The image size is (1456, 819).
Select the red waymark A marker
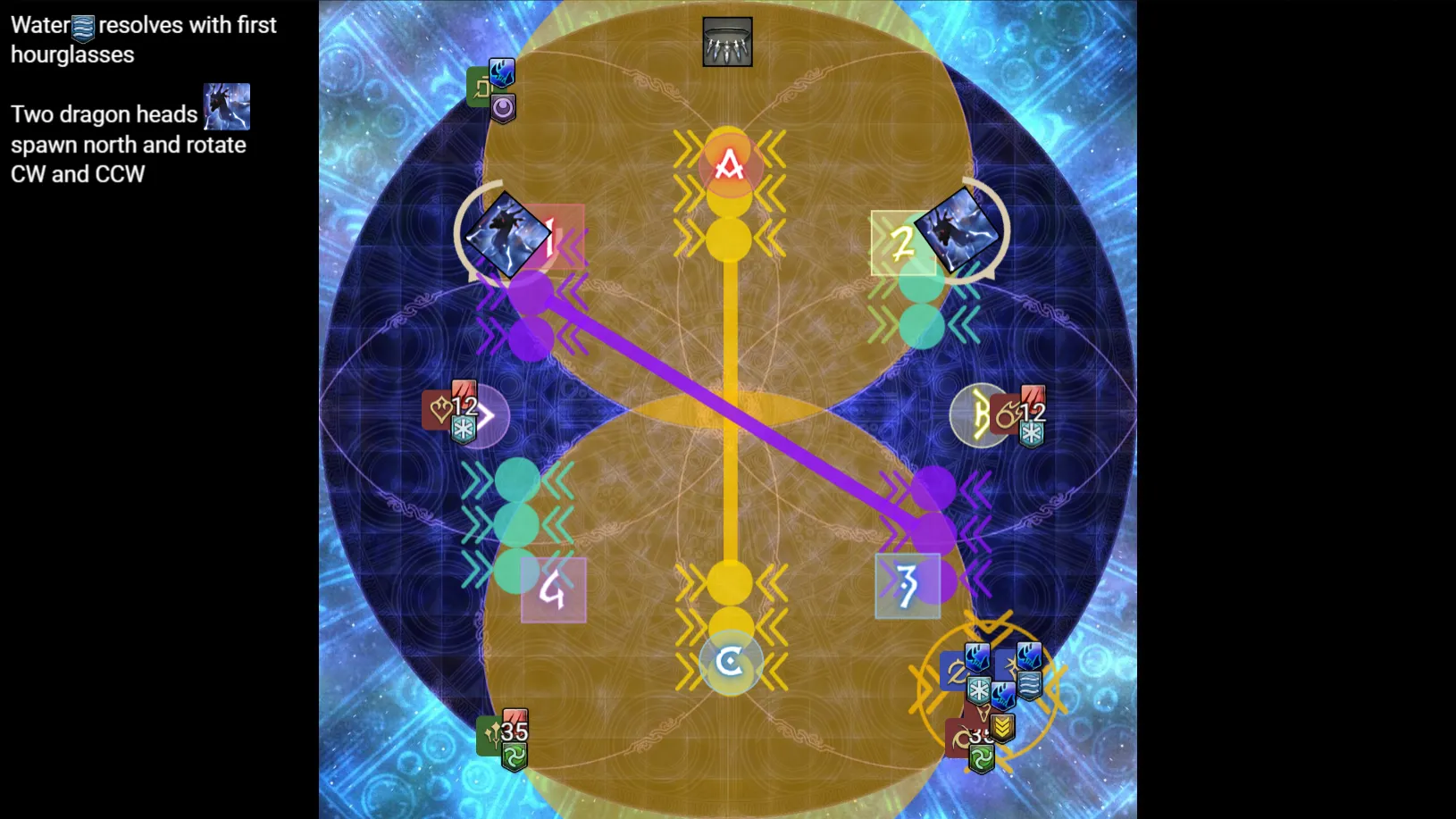pos(730,163)
